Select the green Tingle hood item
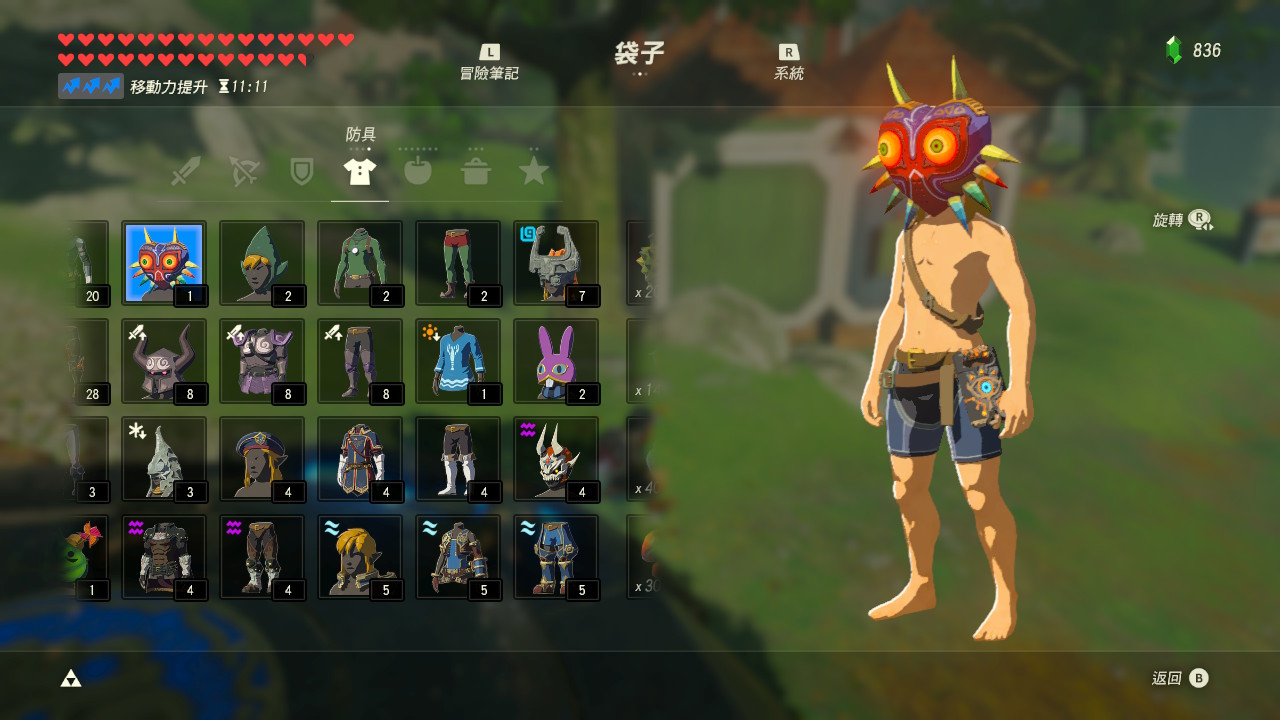 point(261,262)
